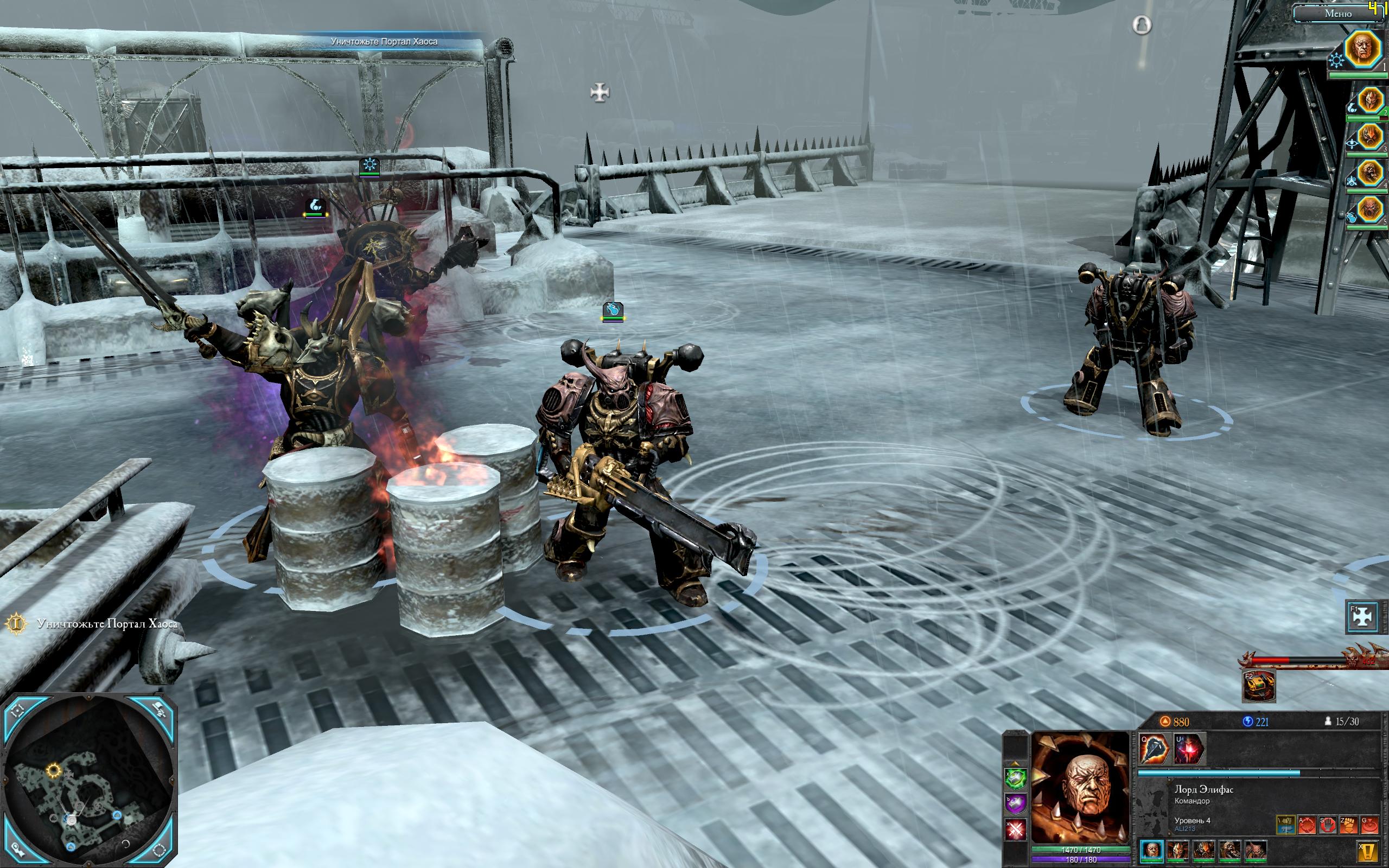Open the Меню button
The width and height of the screenshot is (1389, 868).
pos(1337,13)
